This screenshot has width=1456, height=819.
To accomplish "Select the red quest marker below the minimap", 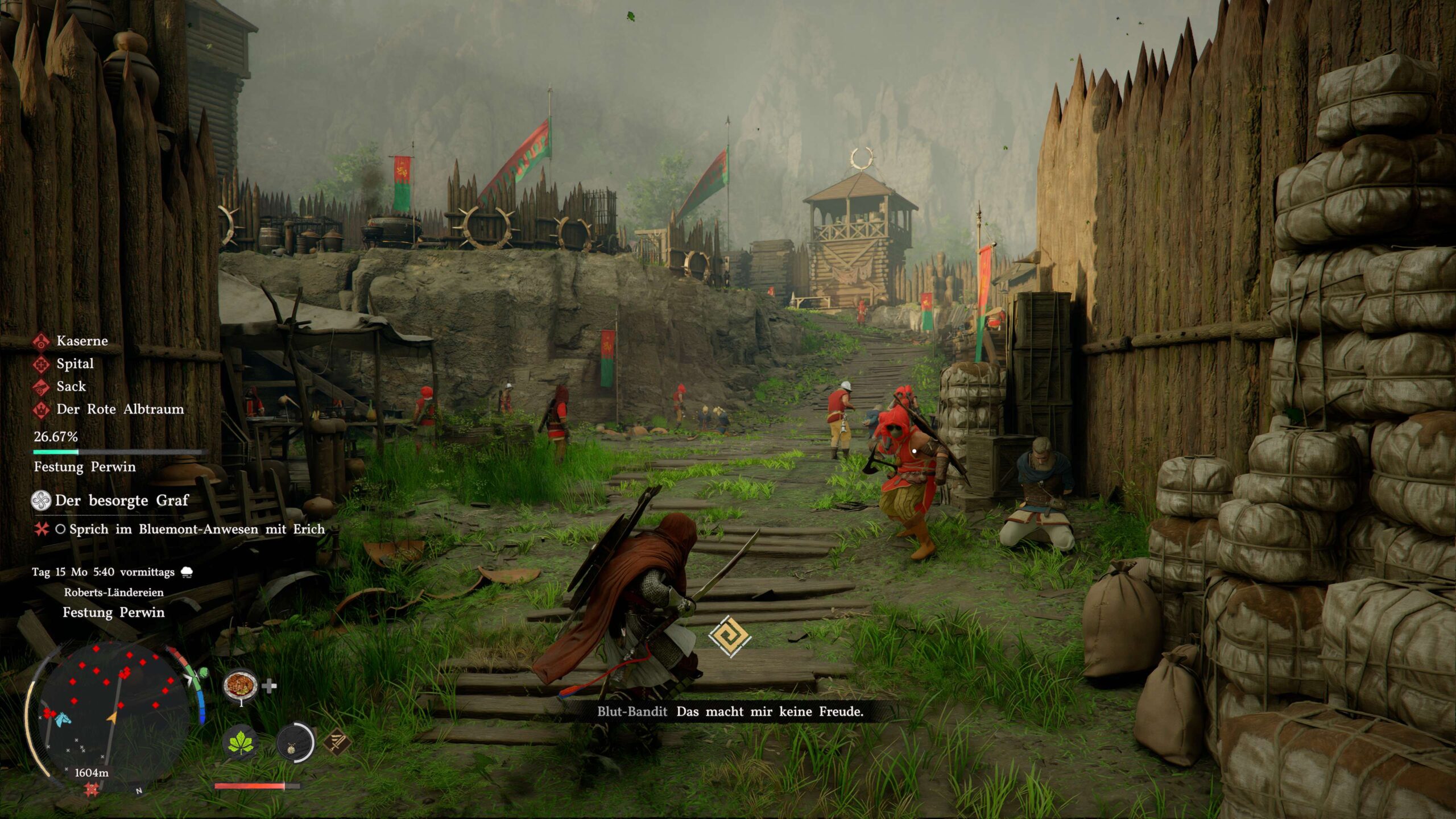I will point(91,789).
